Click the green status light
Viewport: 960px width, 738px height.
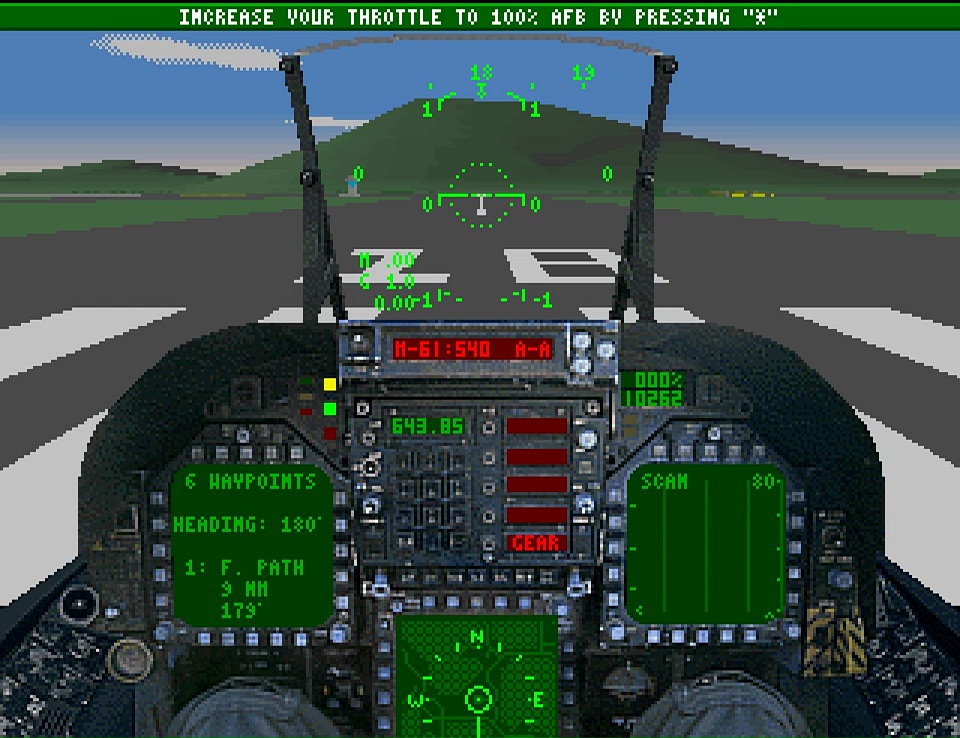[x=329, y=408]
